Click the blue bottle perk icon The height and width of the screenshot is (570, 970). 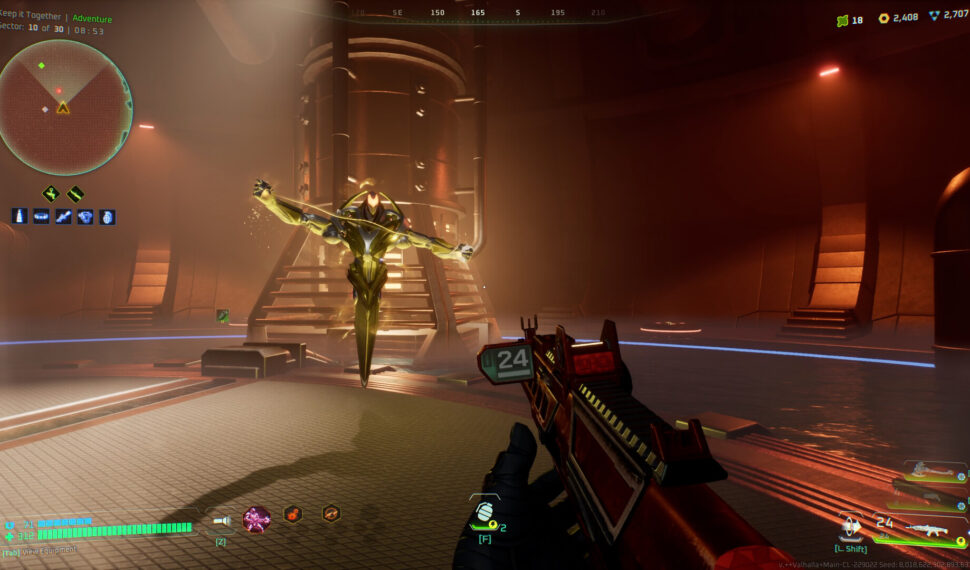pyautogui.click(x=20, y=216)
